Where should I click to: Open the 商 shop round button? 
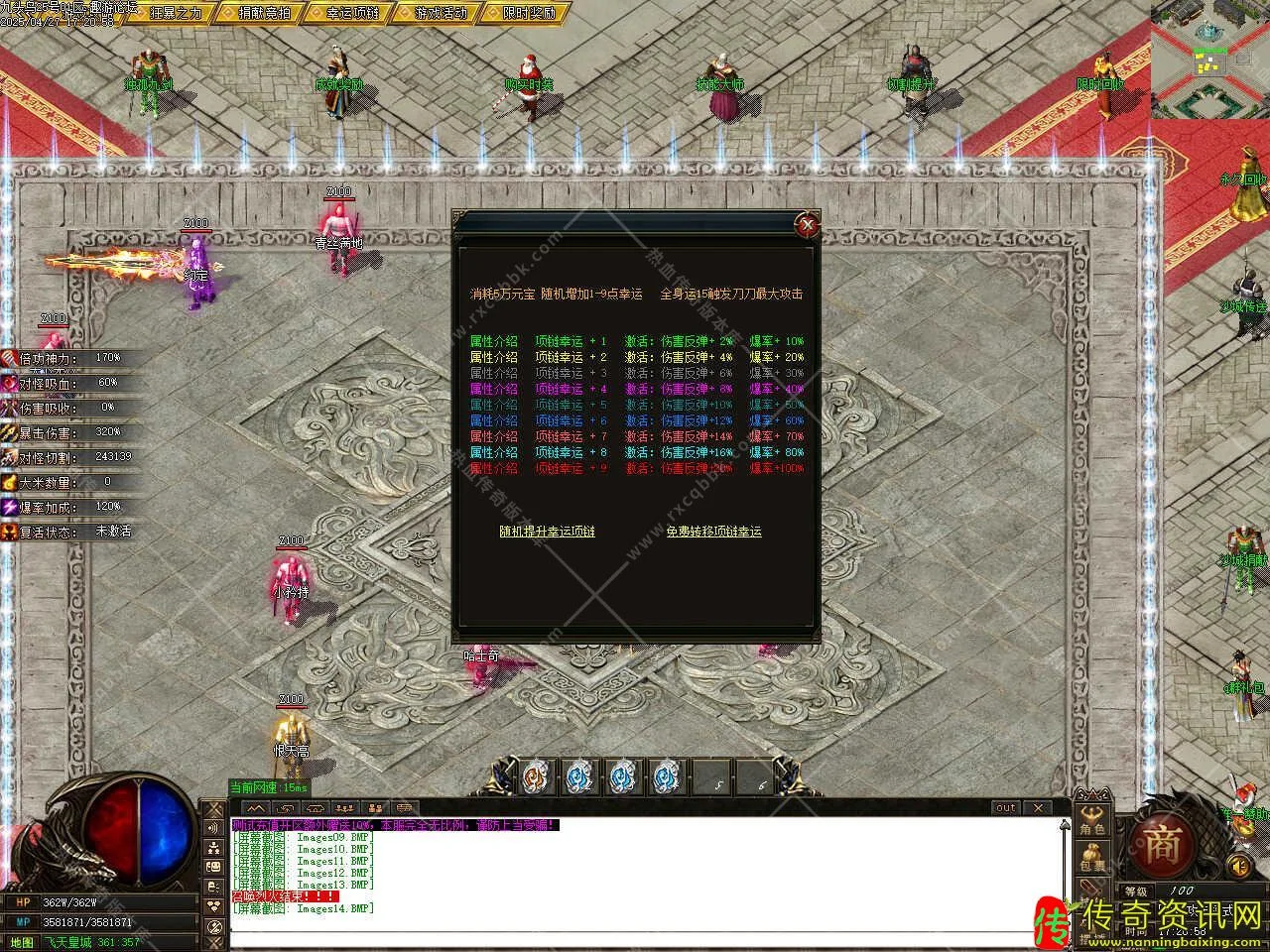click(1161, 844)
